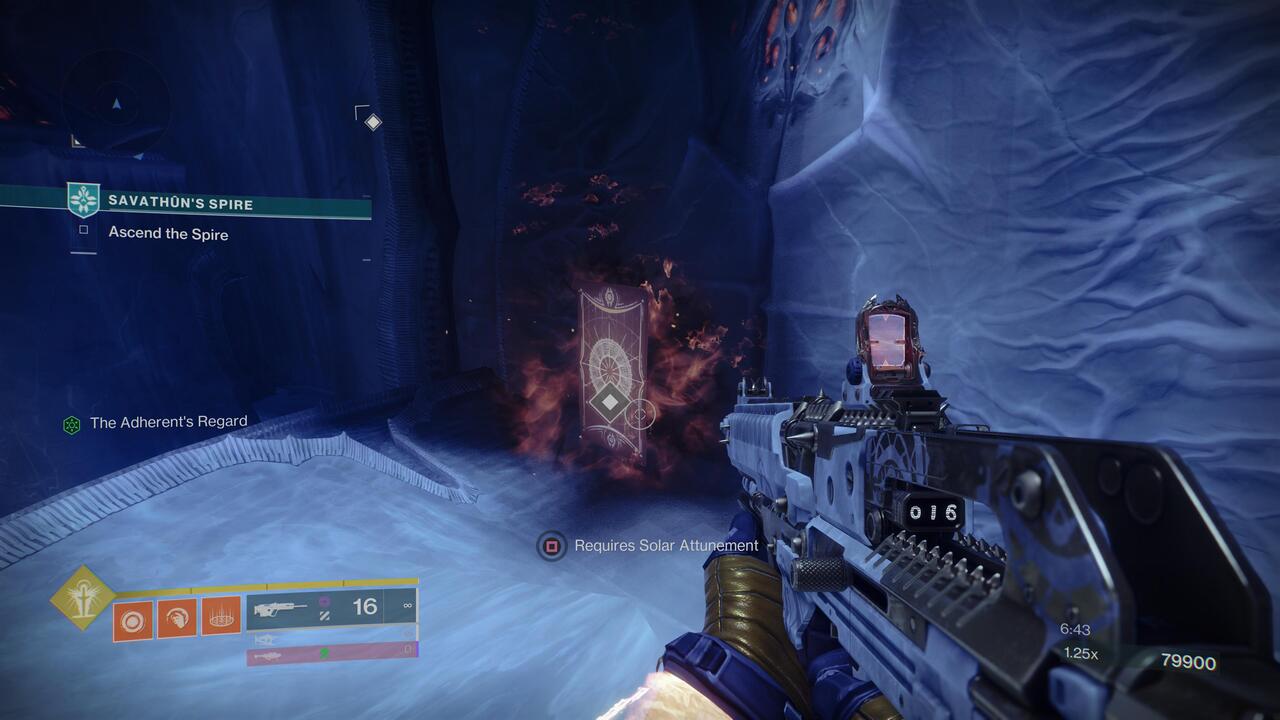
Task: Select the Ascend the Spire objective text
Action: click(x=167, y=234)
